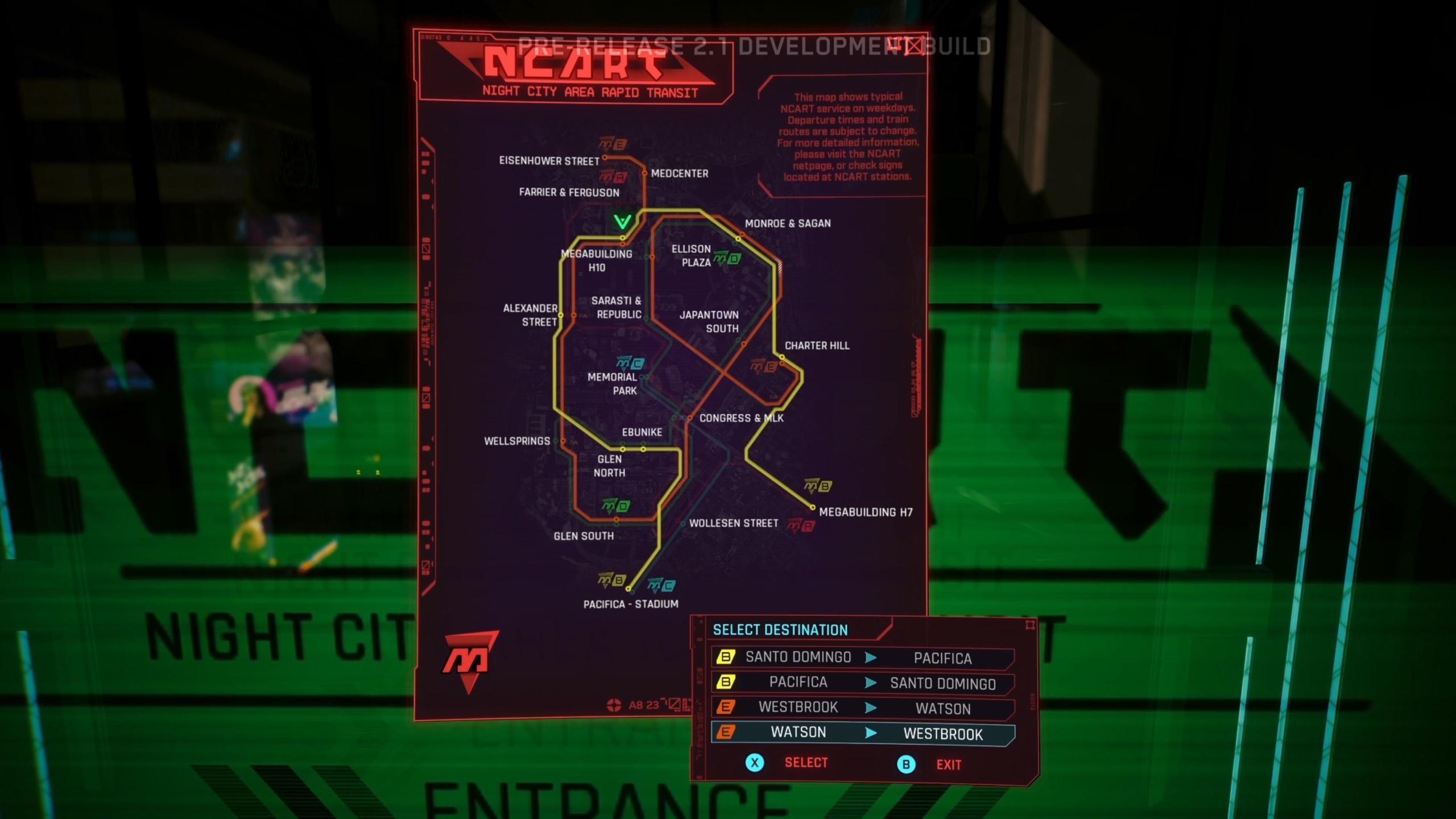
Task: Choose the Pacifica - Stadium station marker
Action: pos(628,589)
